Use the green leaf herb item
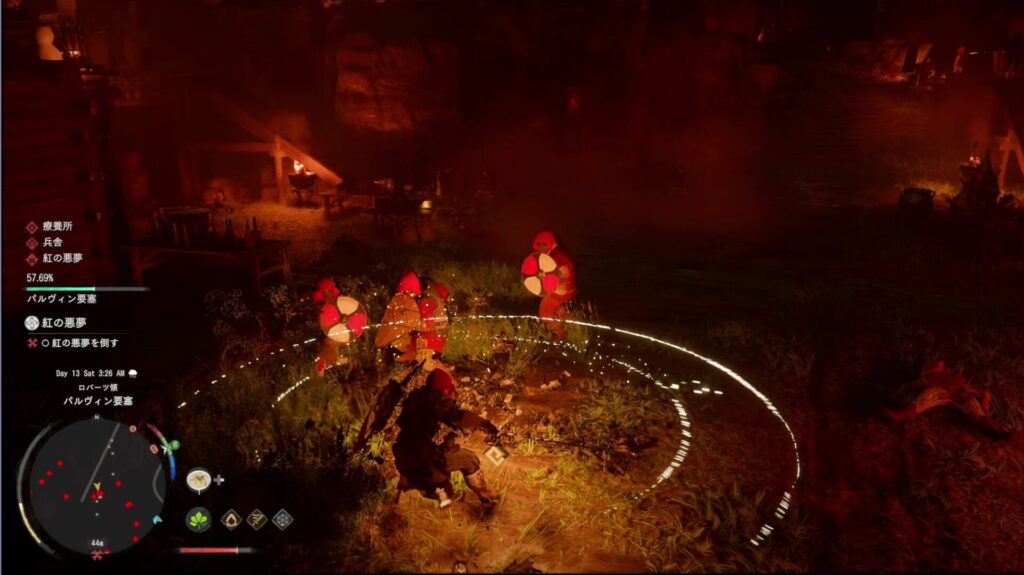Image resolution: width=1024 pixels, height=575 pixels. click(x=198, y=519)
